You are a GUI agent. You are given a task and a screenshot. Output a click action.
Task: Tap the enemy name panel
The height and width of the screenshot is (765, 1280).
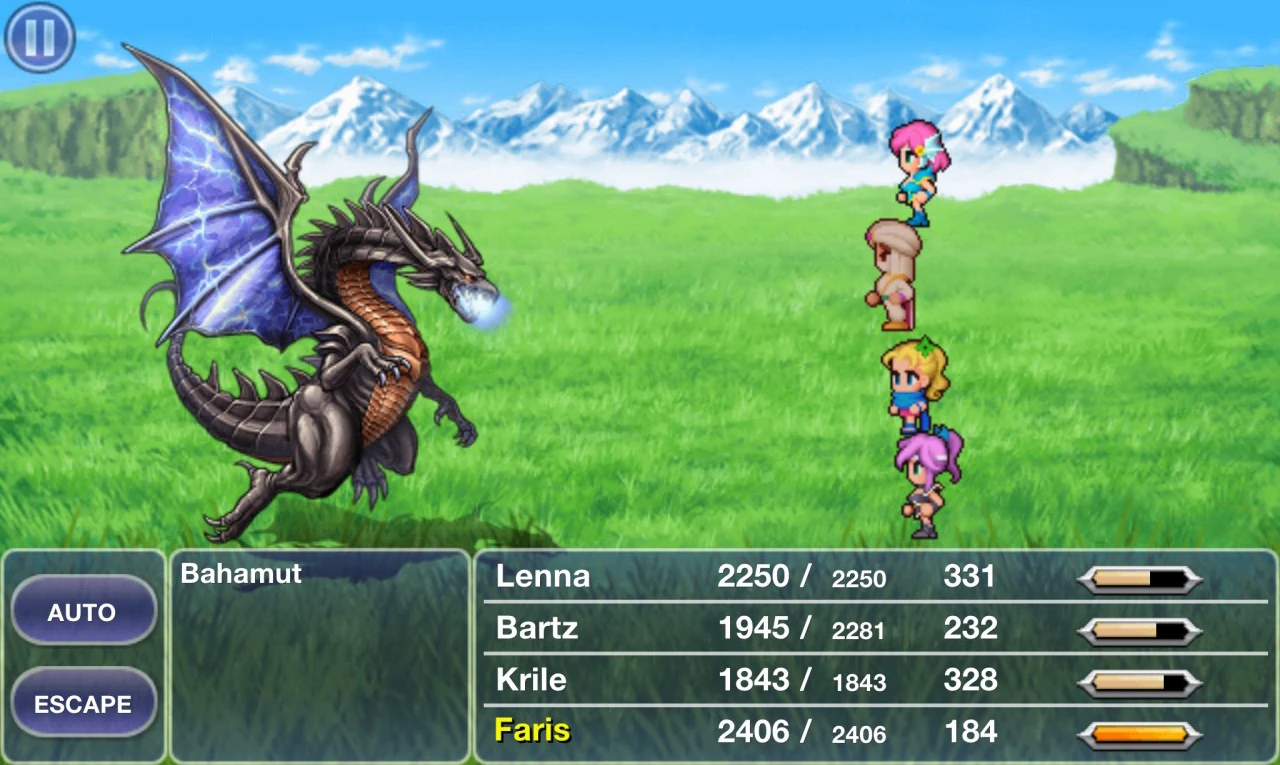(317, 650)
